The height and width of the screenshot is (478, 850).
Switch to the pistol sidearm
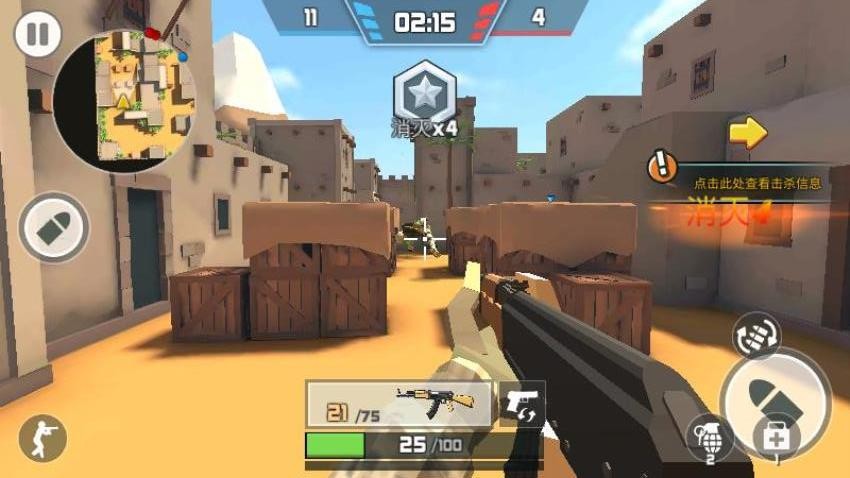point(522,404)
